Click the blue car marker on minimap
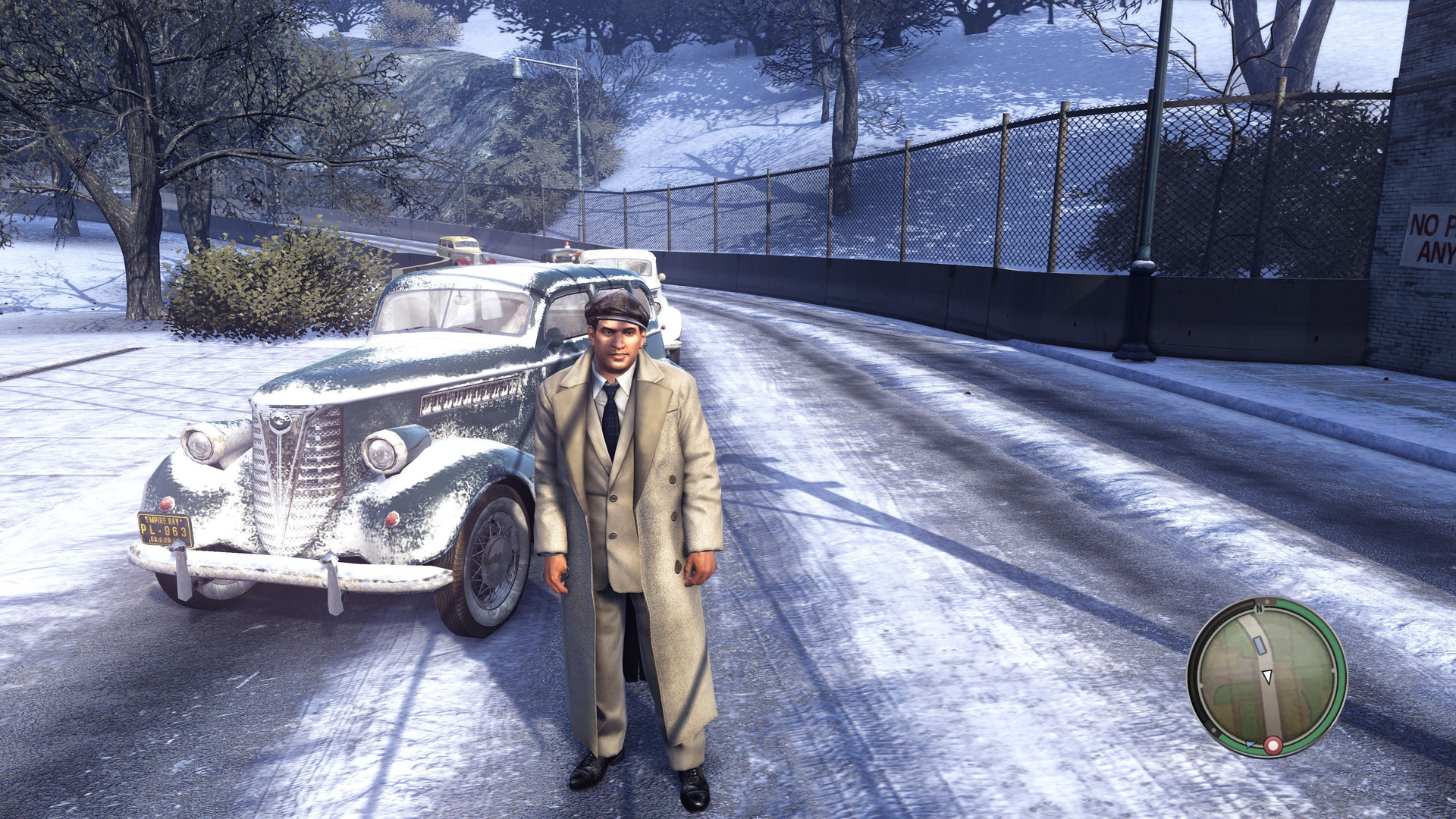Screen dimensions: 1456x819 pyautogui.click(x=1260, y=645)
